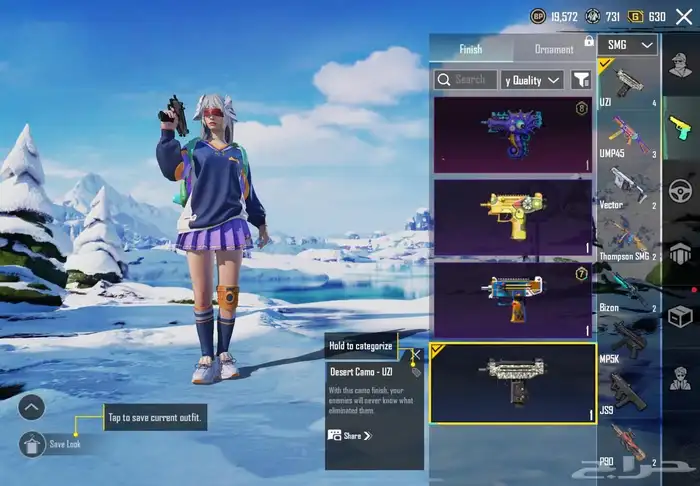This screenshot has height=486, width=700.
Task: Select the purple seahorse UZI skin
Action: click(512, 135)
